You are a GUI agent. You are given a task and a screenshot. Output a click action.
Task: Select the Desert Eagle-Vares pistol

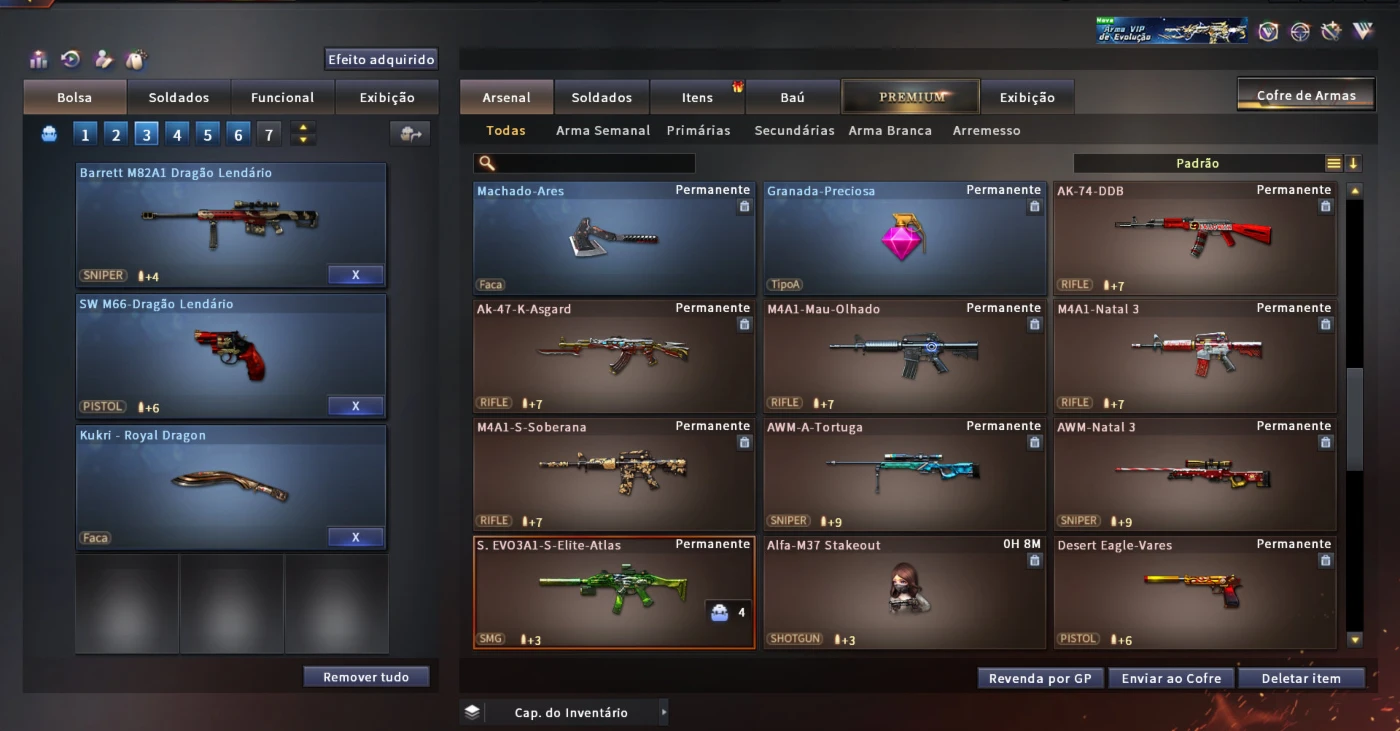point(1195,592)
